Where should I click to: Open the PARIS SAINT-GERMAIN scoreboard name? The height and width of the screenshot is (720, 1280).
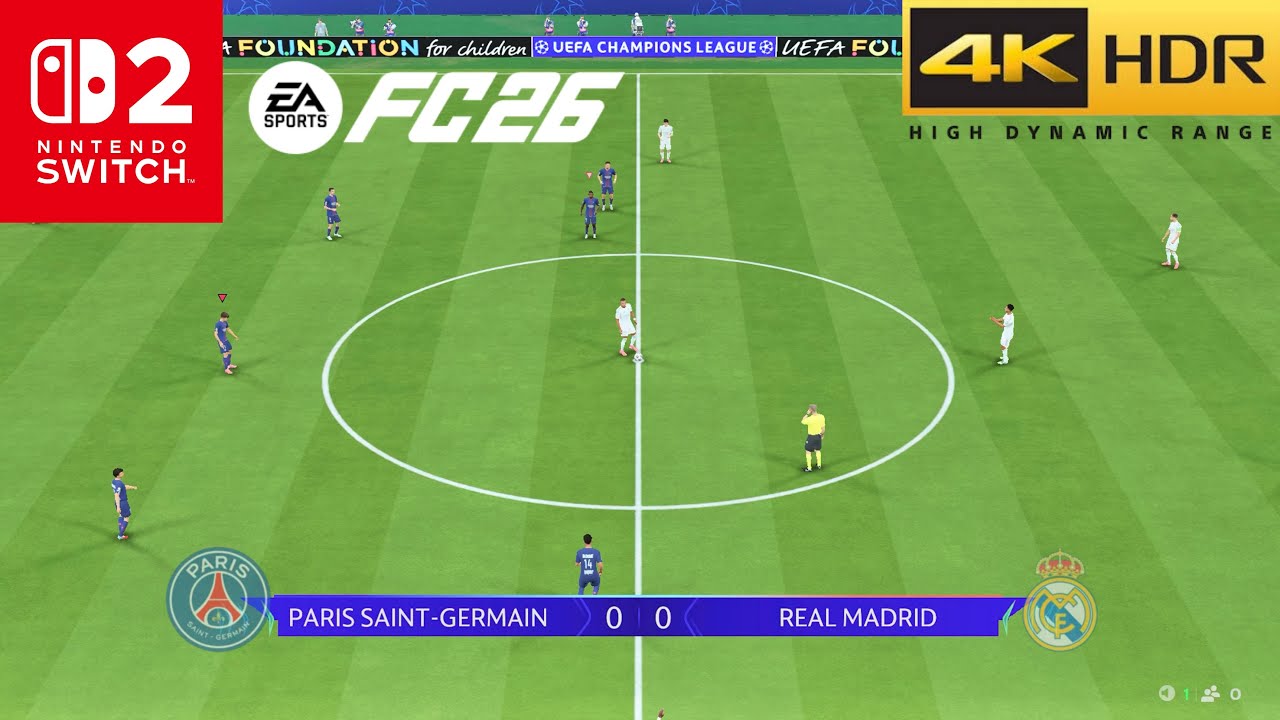419,618
